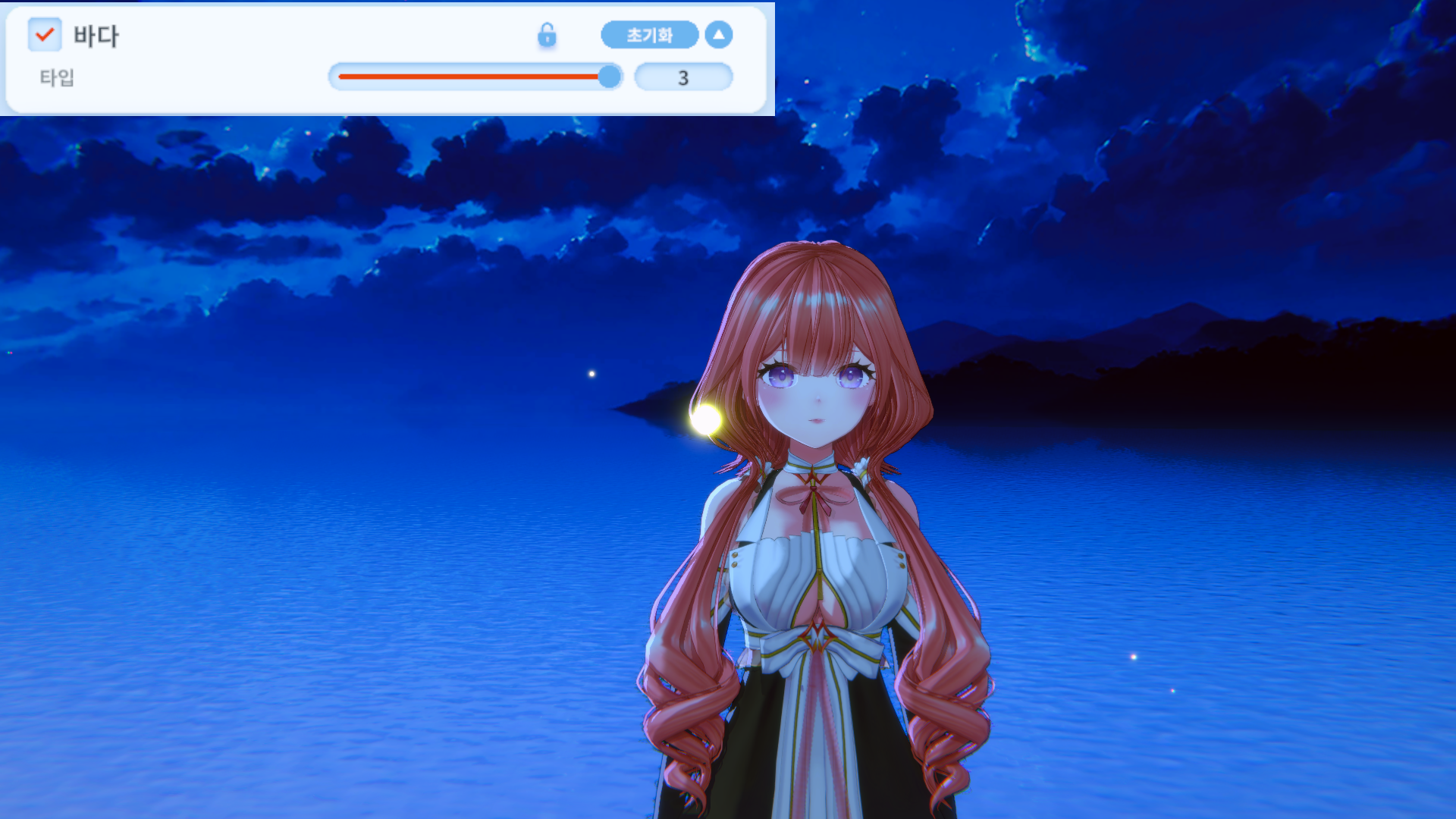1456x819 pixels.
Task: Collapse the panel with the up-arrow button
Action: 718,35
